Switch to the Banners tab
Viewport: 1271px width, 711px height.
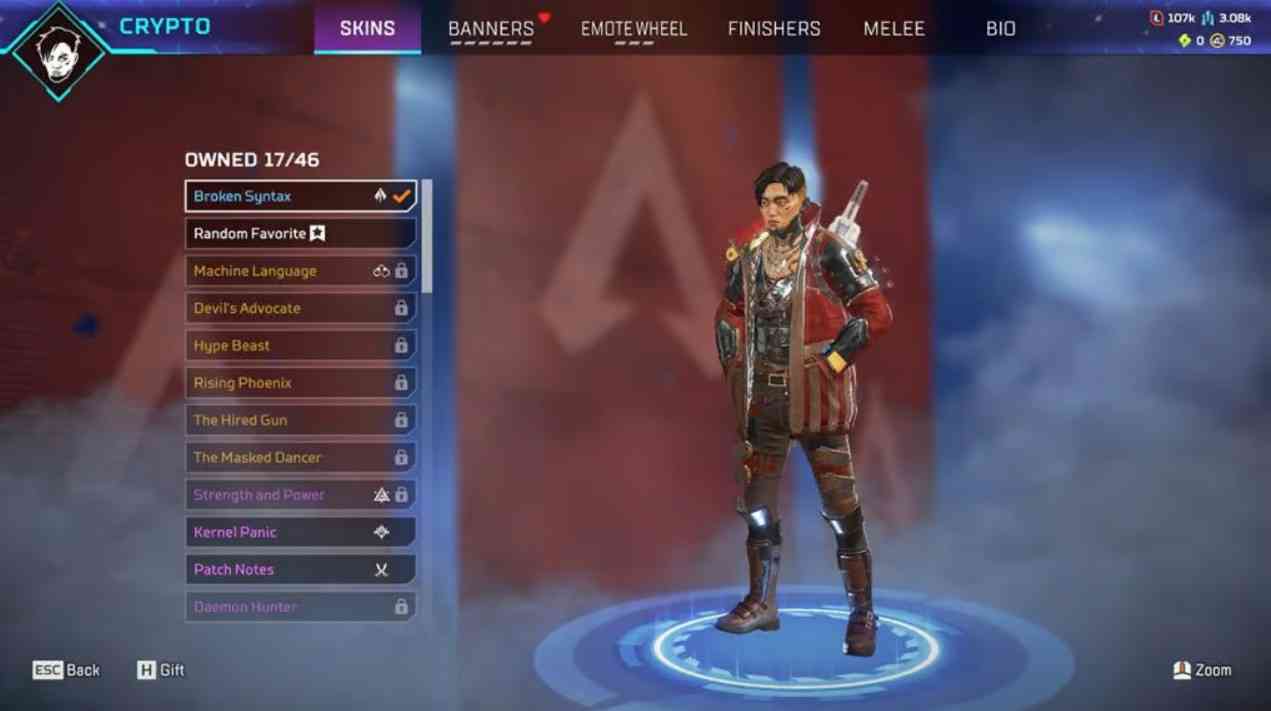click(x=491, y=28)
